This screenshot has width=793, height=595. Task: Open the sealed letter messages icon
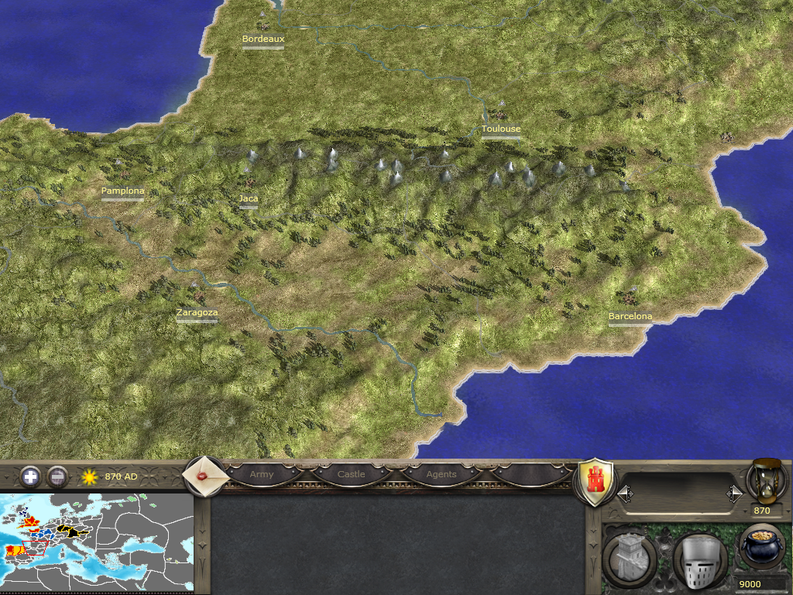point(207,476)
